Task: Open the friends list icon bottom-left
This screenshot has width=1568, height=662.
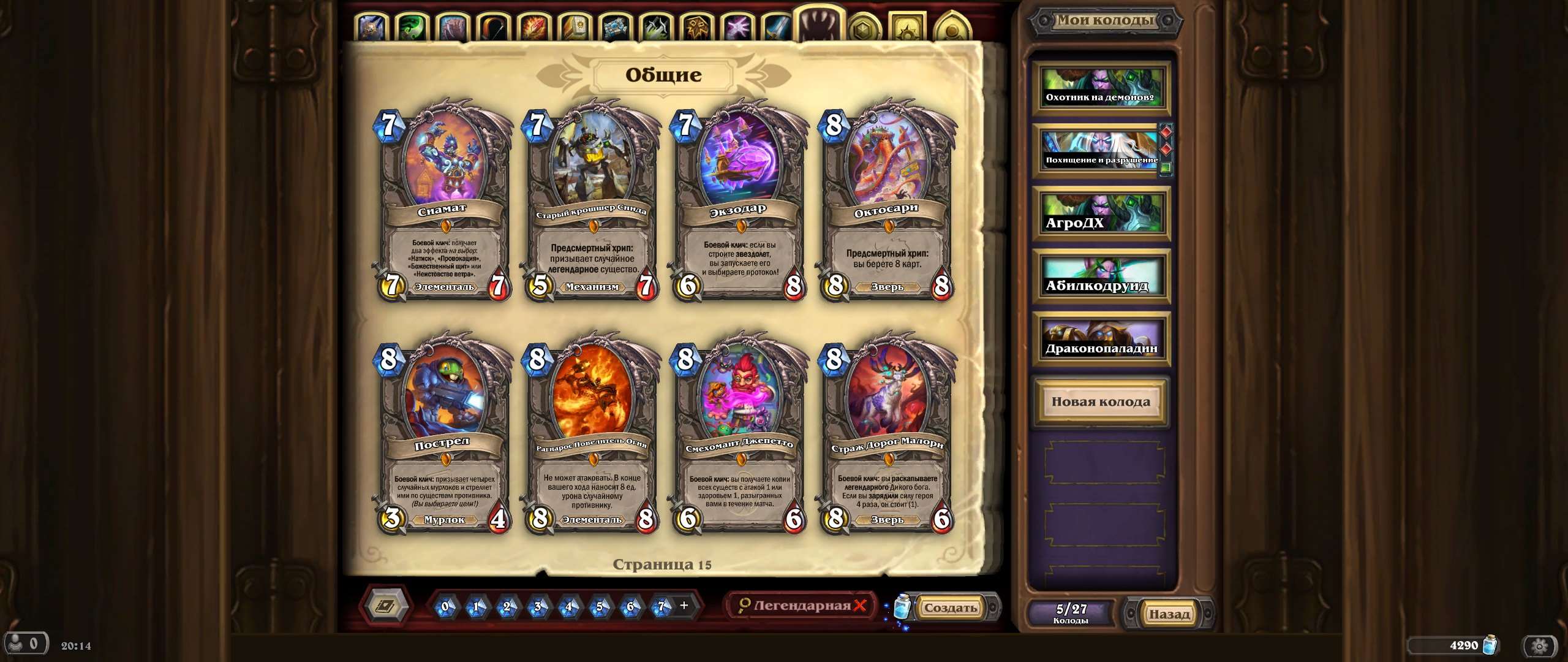Action: click(x=28, y=644)
